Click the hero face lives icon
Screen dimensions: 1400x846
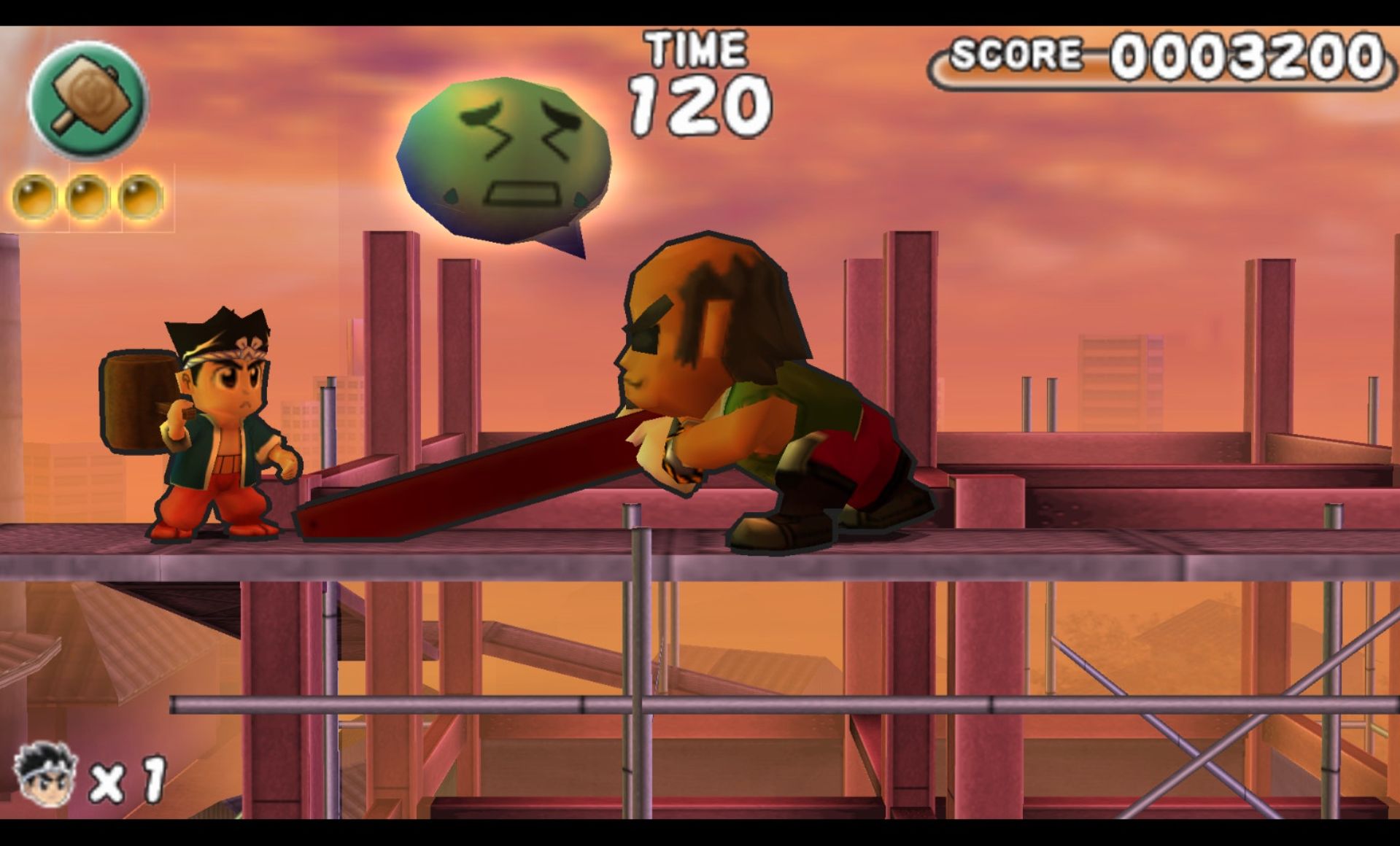pyautogui.click(x=45, y=775)
